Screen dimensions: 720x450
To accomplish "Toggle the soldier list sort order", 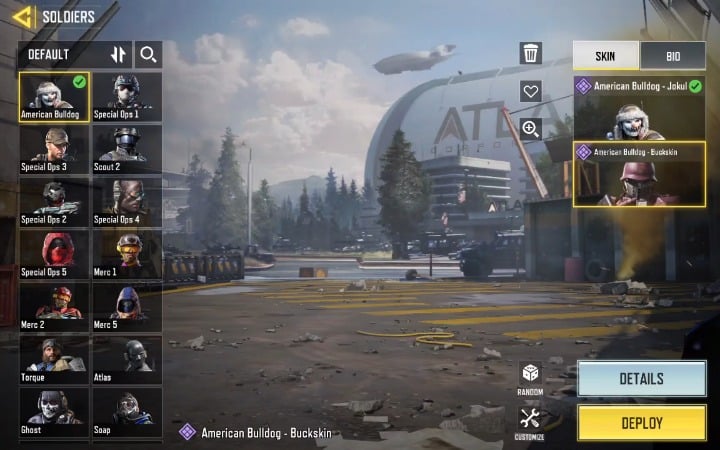I will click(118, 54).
